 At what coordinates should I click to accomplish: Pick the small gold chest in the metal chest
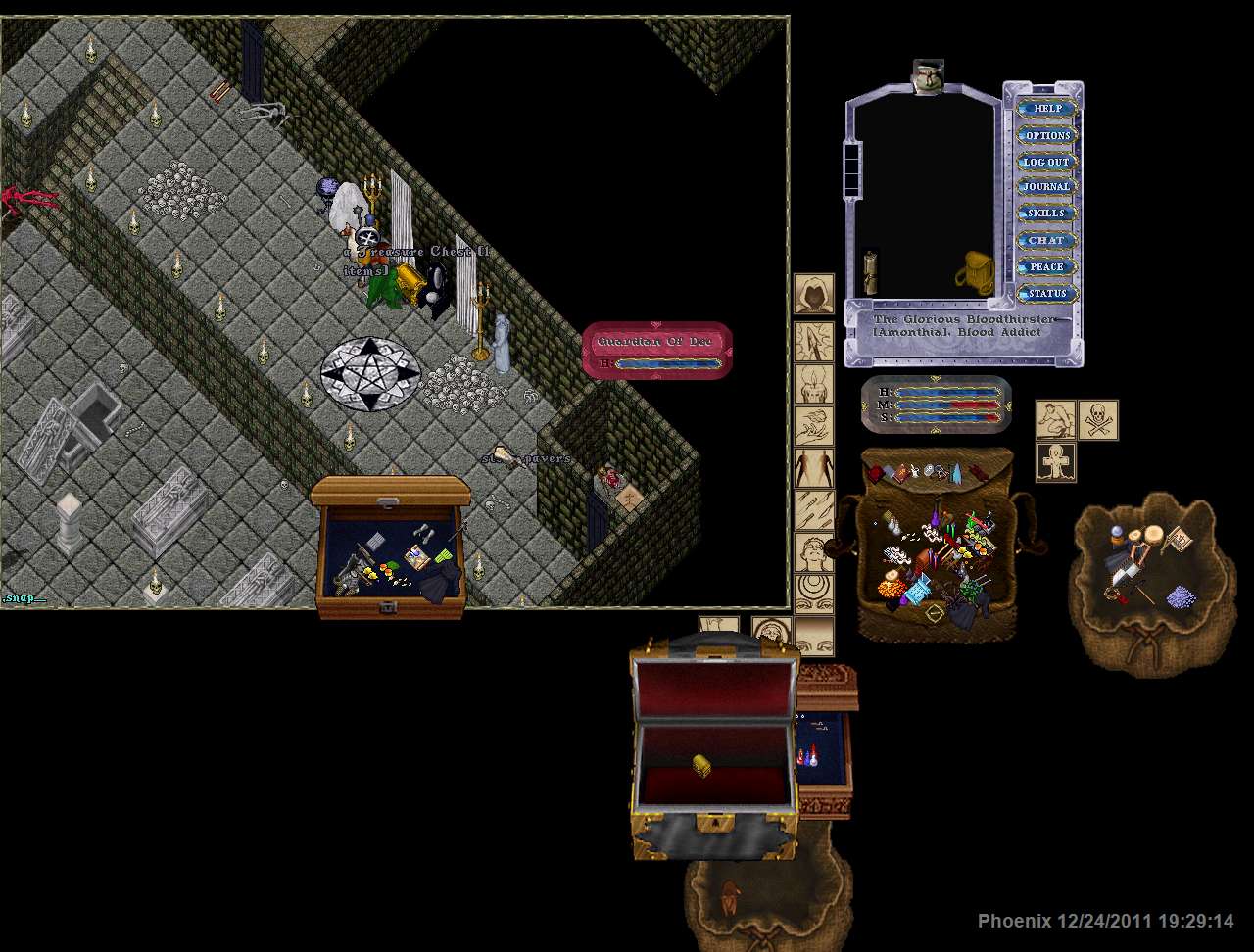tap(701, 765)
